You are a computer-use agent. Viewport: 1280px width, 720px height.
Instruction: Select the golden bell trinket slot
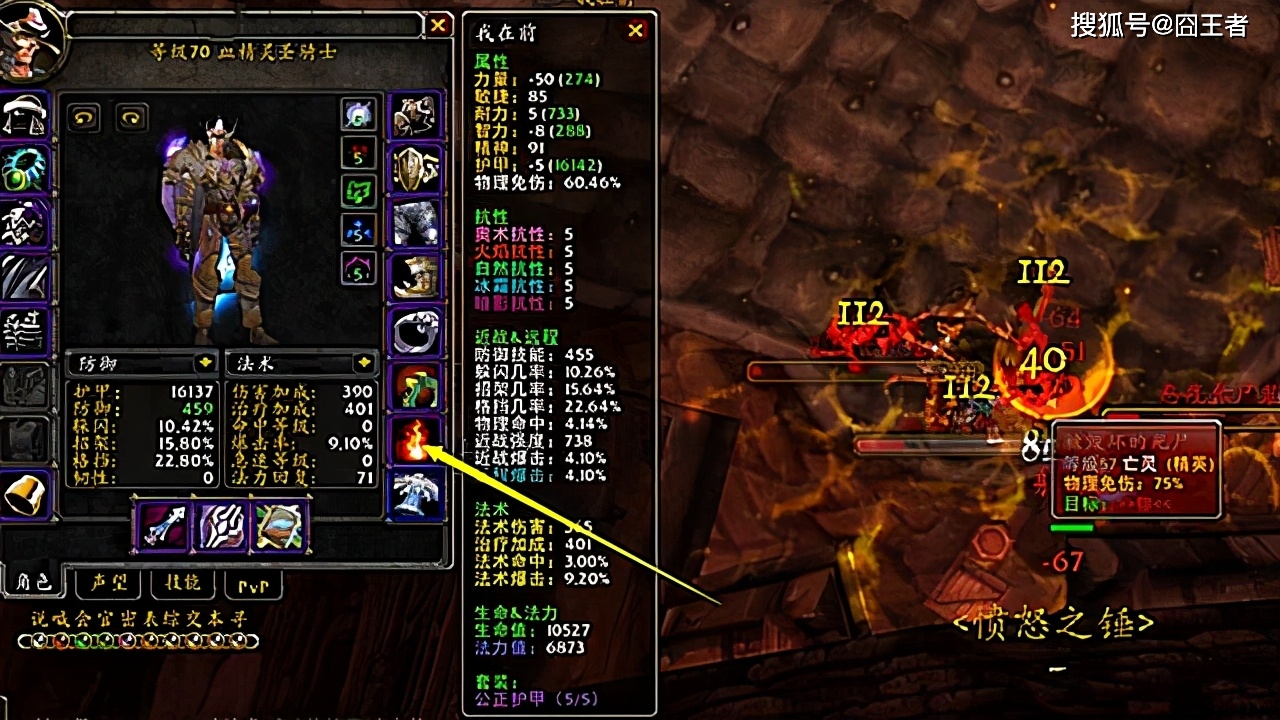pos(25,494)
